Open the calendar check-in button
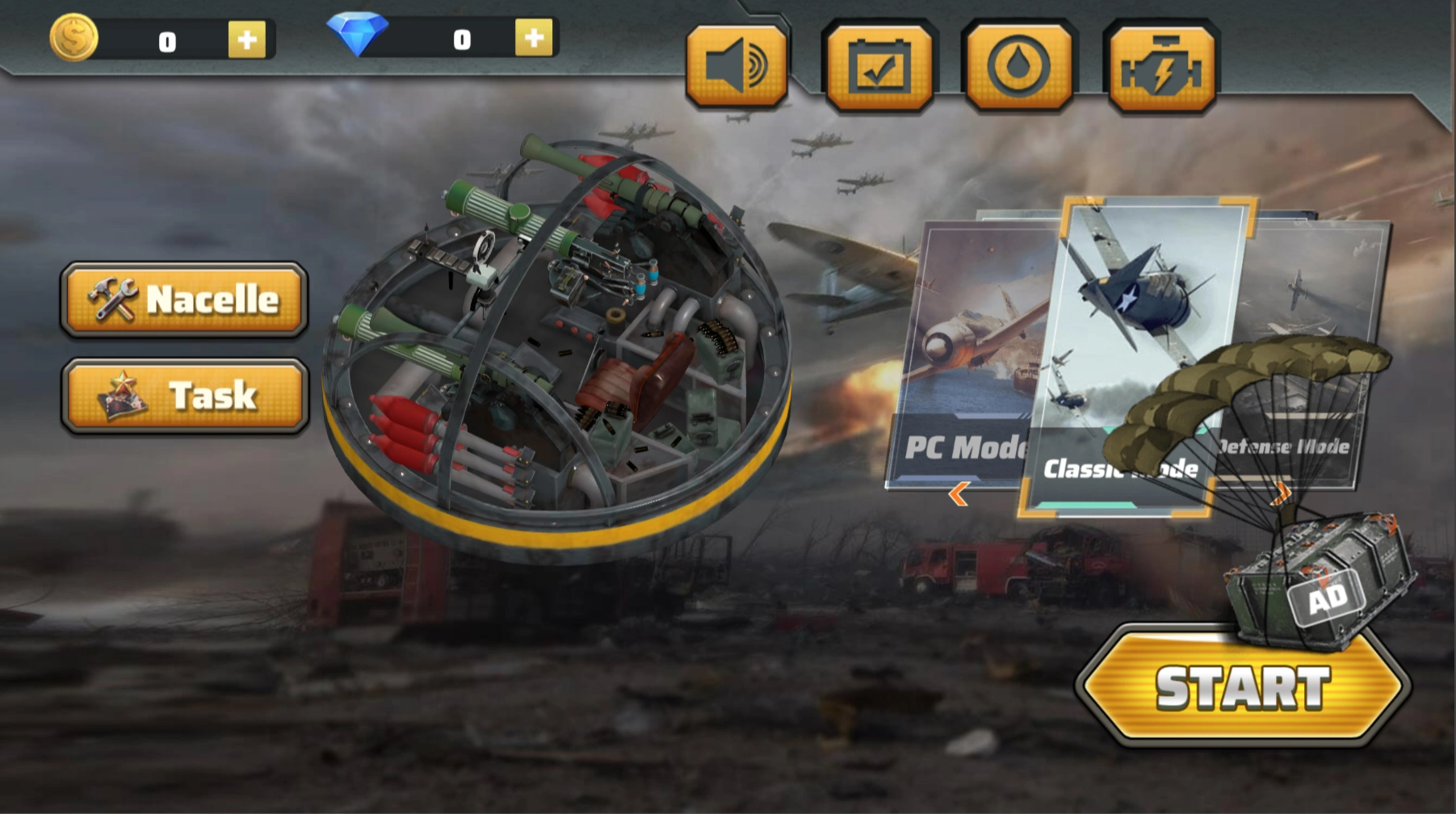 [879, 66]
